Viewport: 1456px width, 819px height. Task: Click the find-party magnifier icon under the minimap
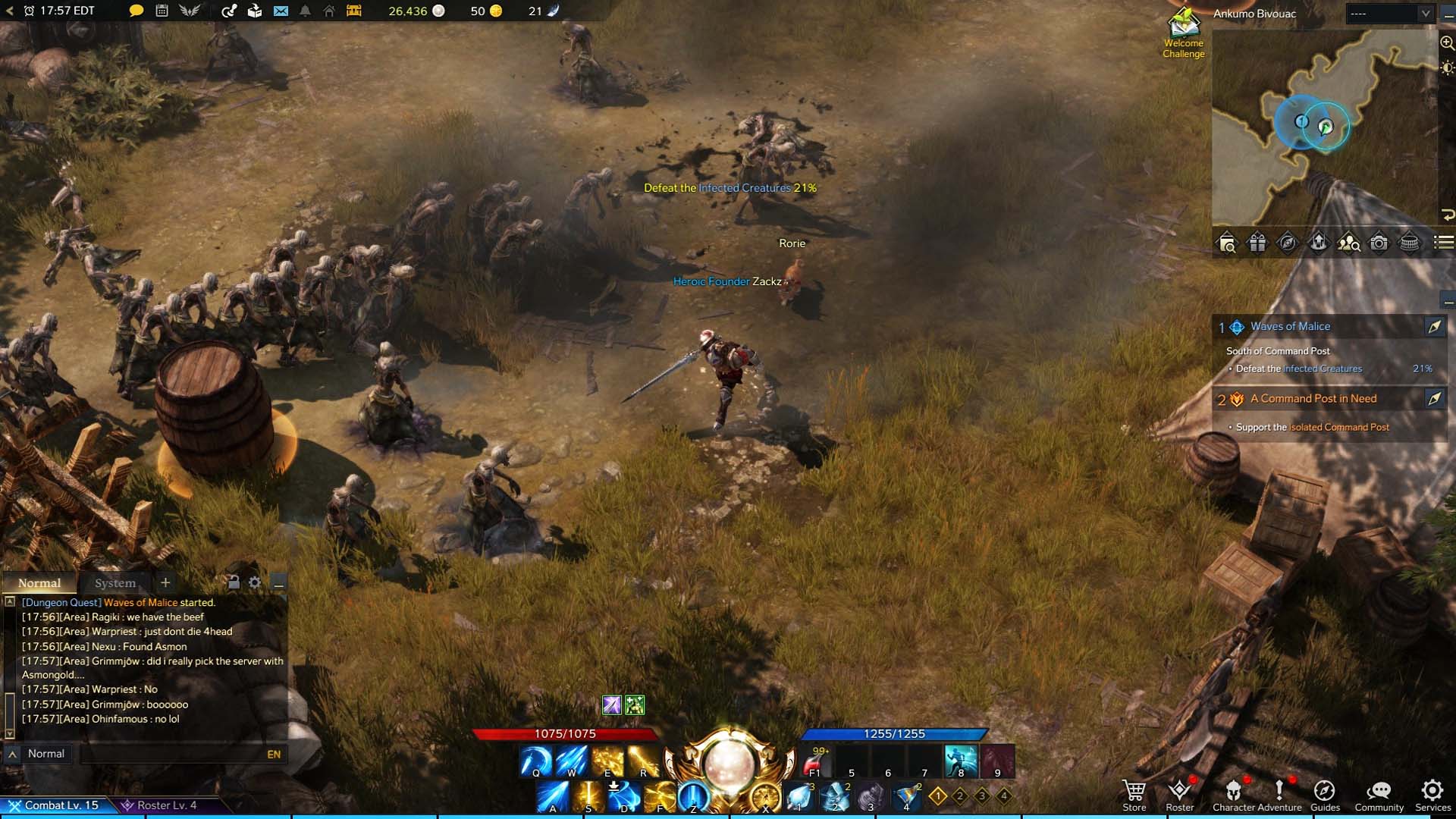[x=1349, y=243]
